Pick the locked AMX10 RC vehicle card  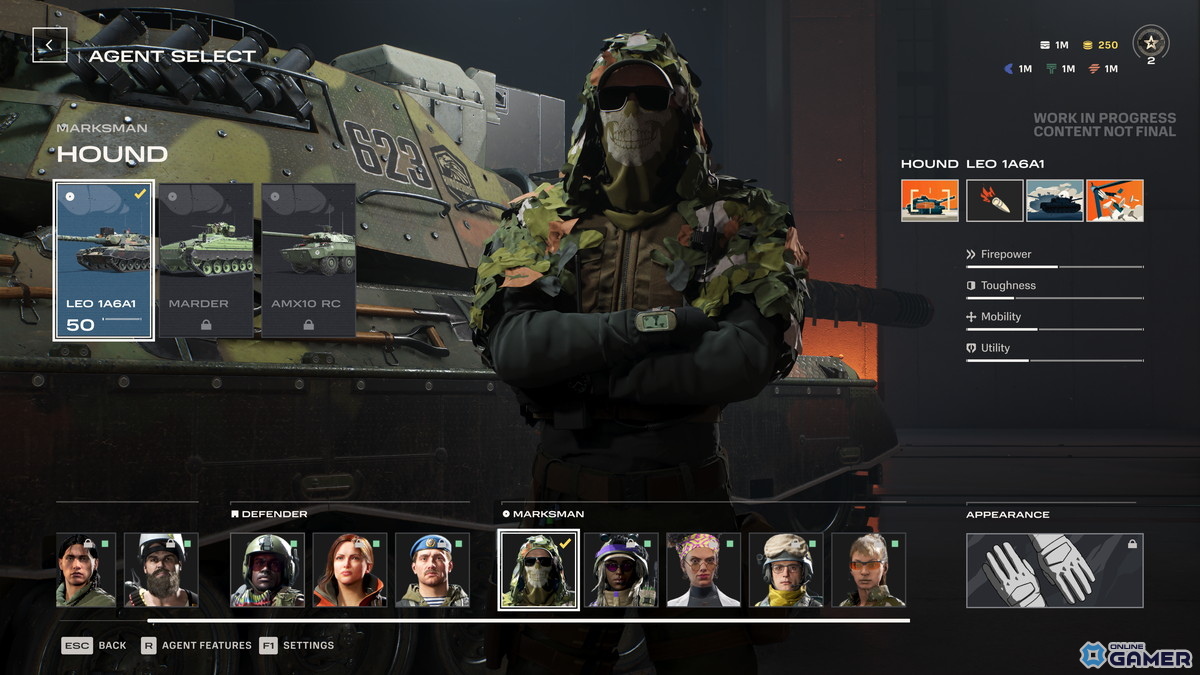point(308,260)
